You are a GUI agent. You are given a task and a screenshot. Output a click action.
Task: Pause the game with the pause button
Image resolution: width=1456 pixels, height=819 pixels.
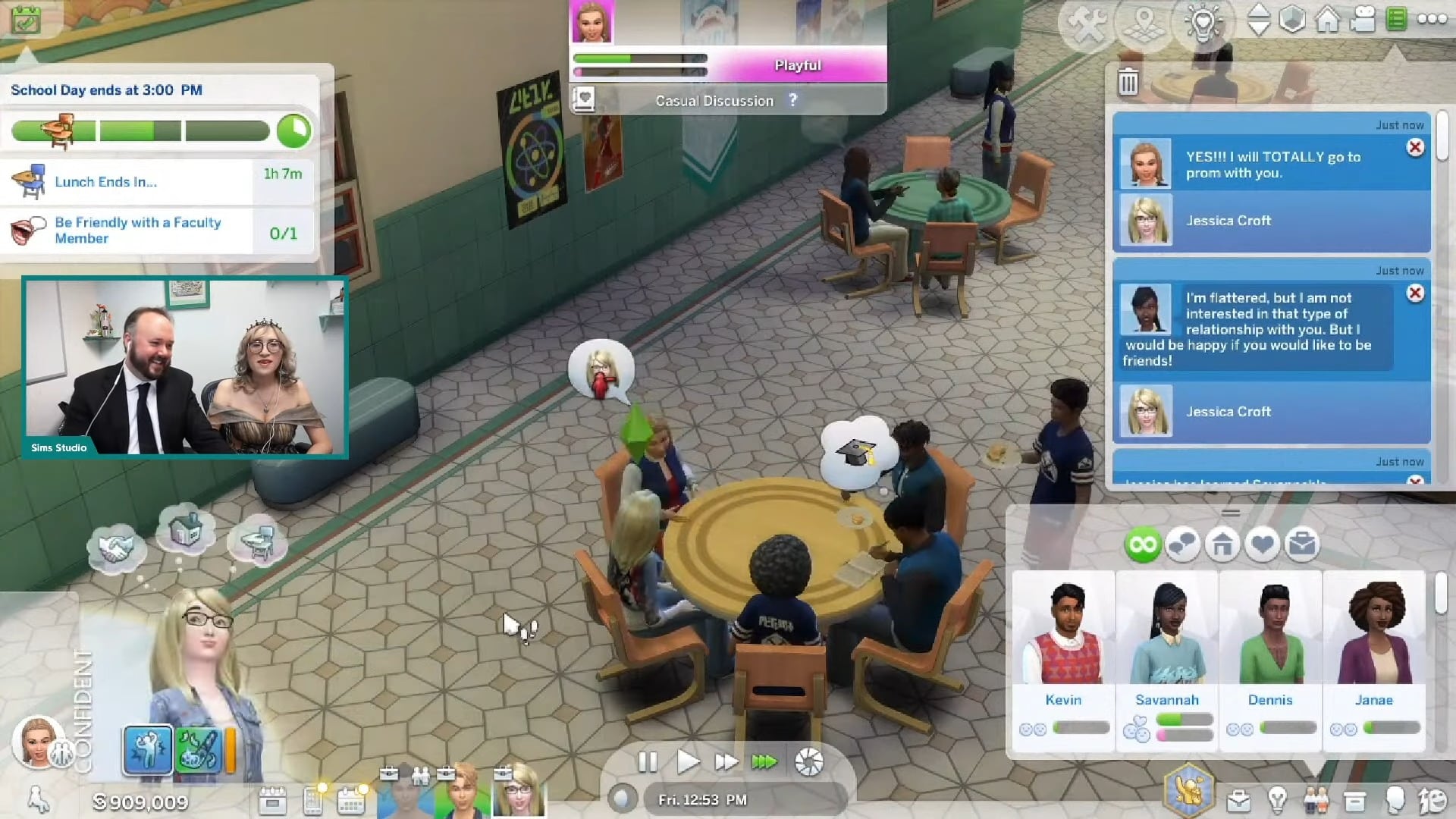(x=647, y=761)
